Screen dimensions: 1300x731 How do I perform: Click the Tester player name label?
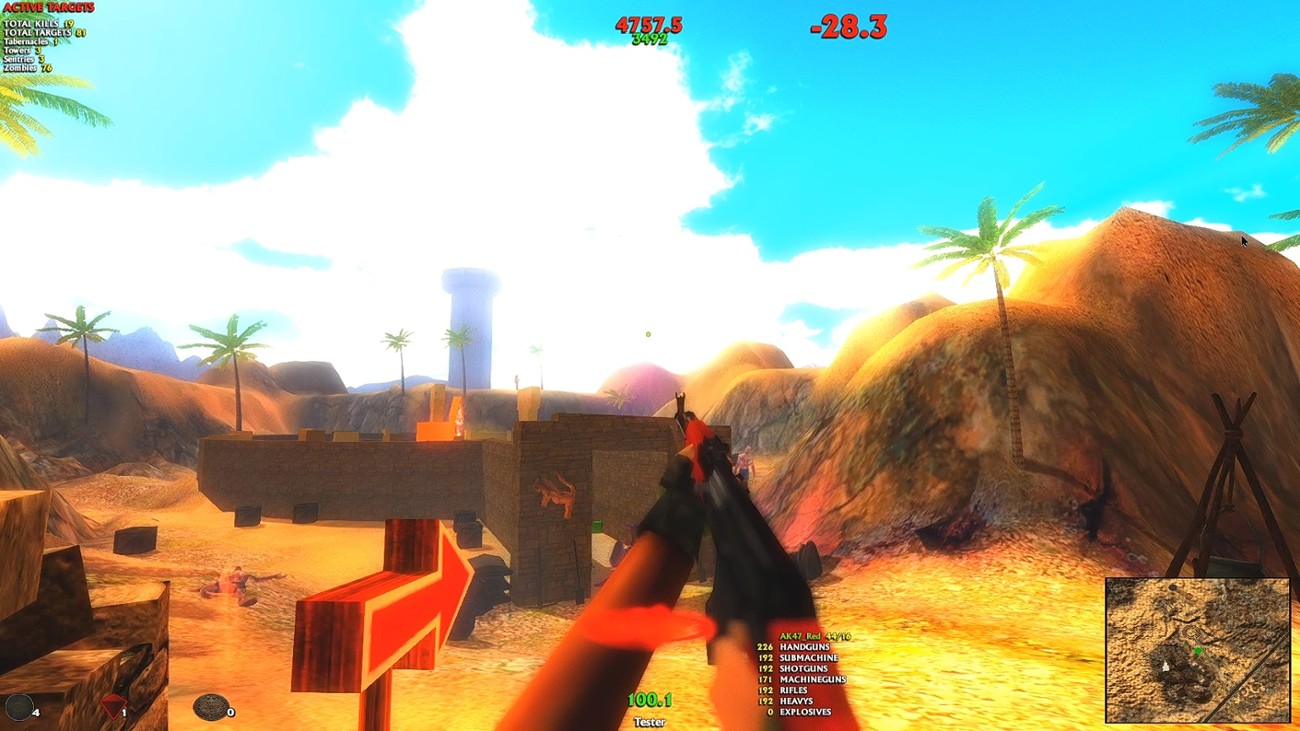[x=649, y=723]
